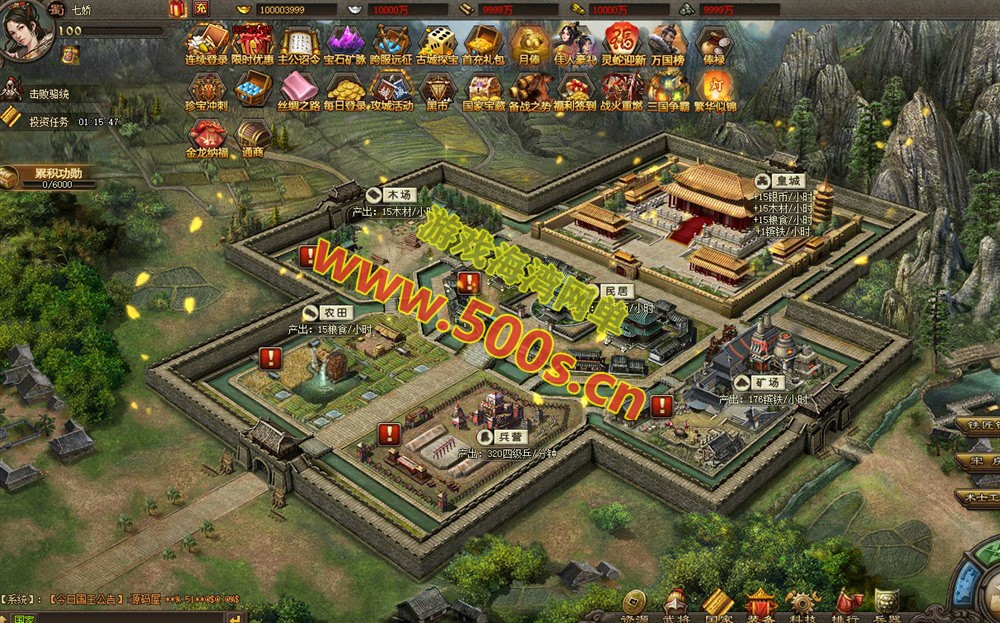Open the 宝石矿脉 gem mine event
Image resolution: width=1000 pixels, height=623 pixels.
346,44
